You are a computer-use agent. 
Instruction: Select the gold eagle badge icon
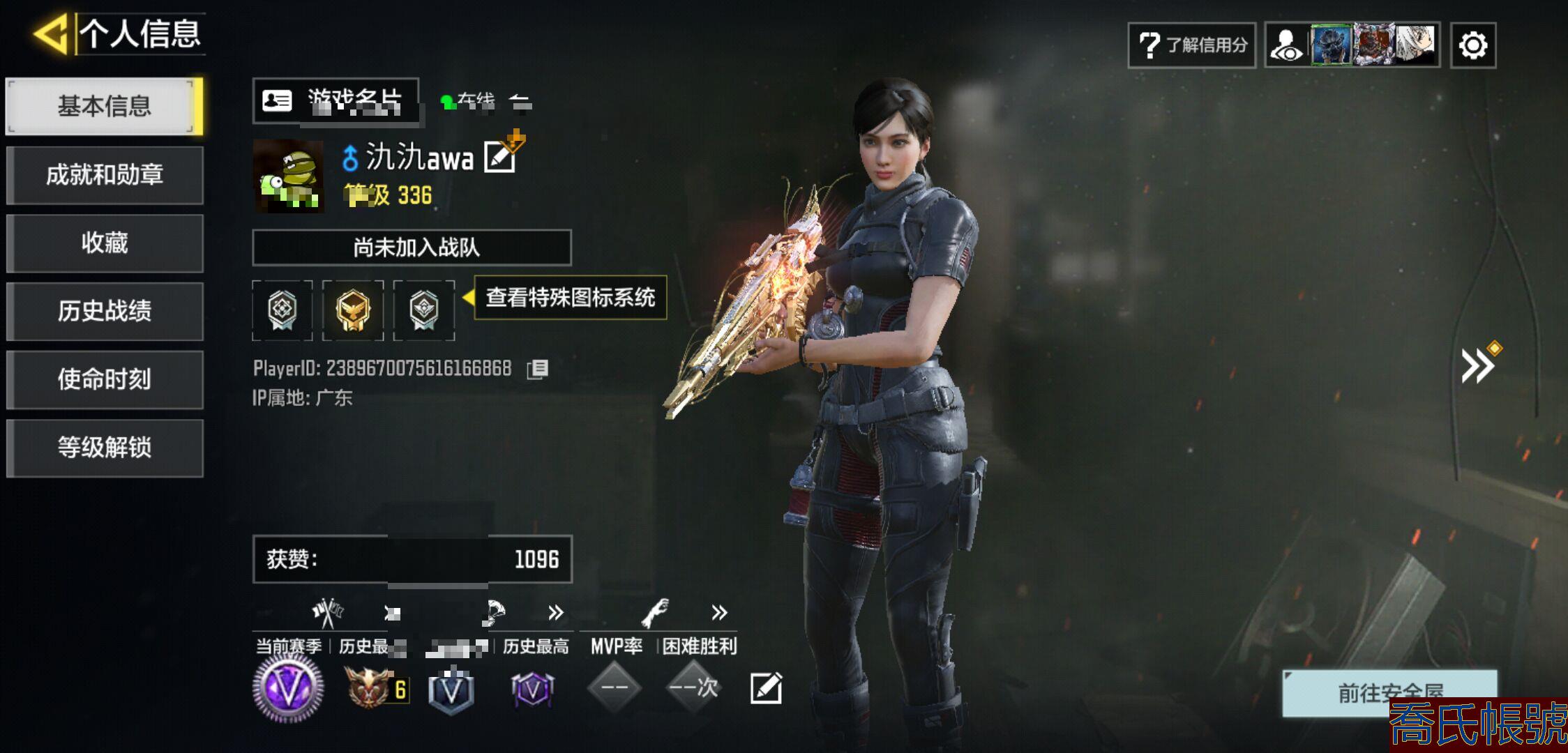(353, 310)
